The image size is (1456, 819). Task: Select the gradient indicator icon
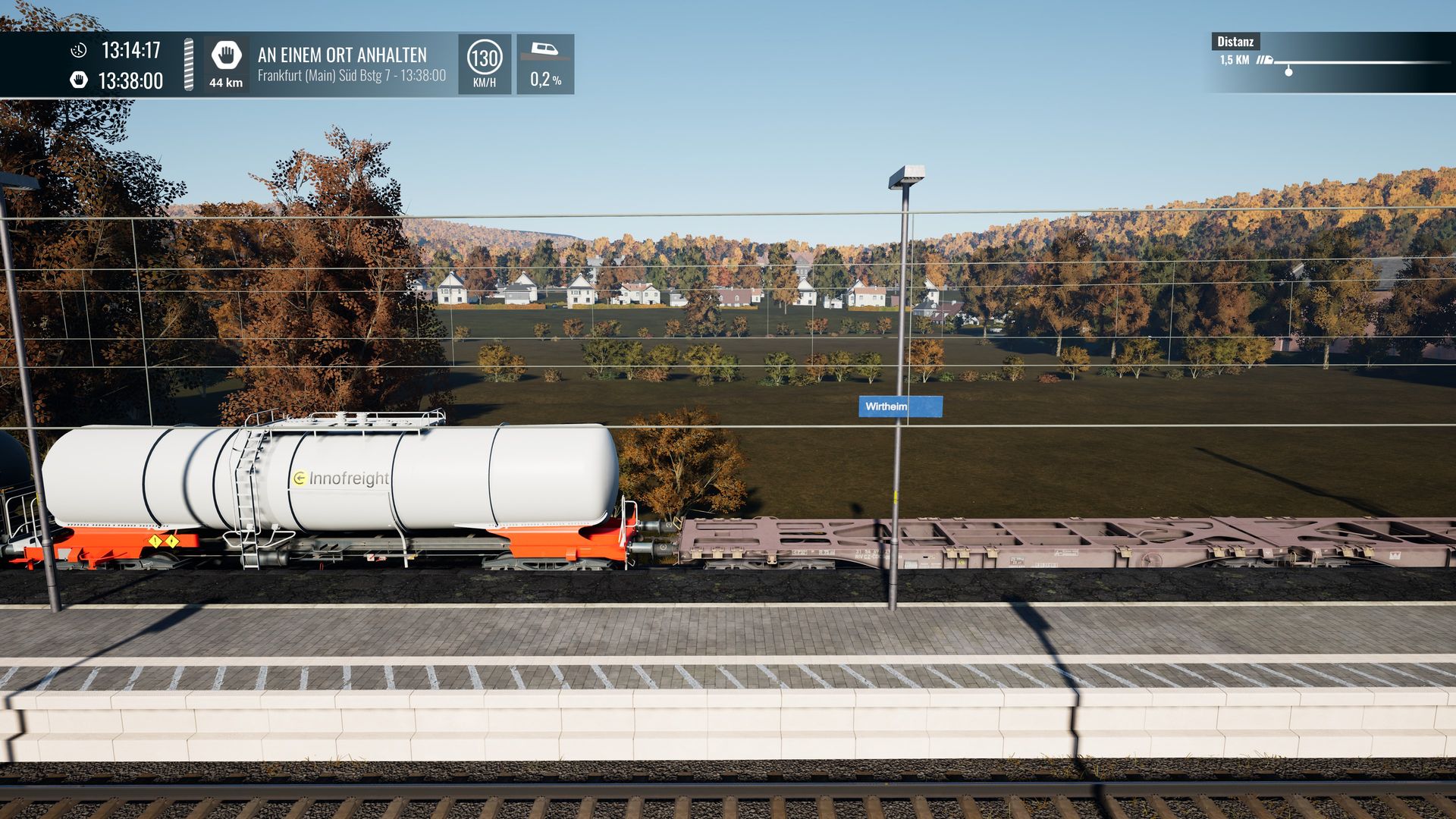pyautogui.click(x=544, y=51)
